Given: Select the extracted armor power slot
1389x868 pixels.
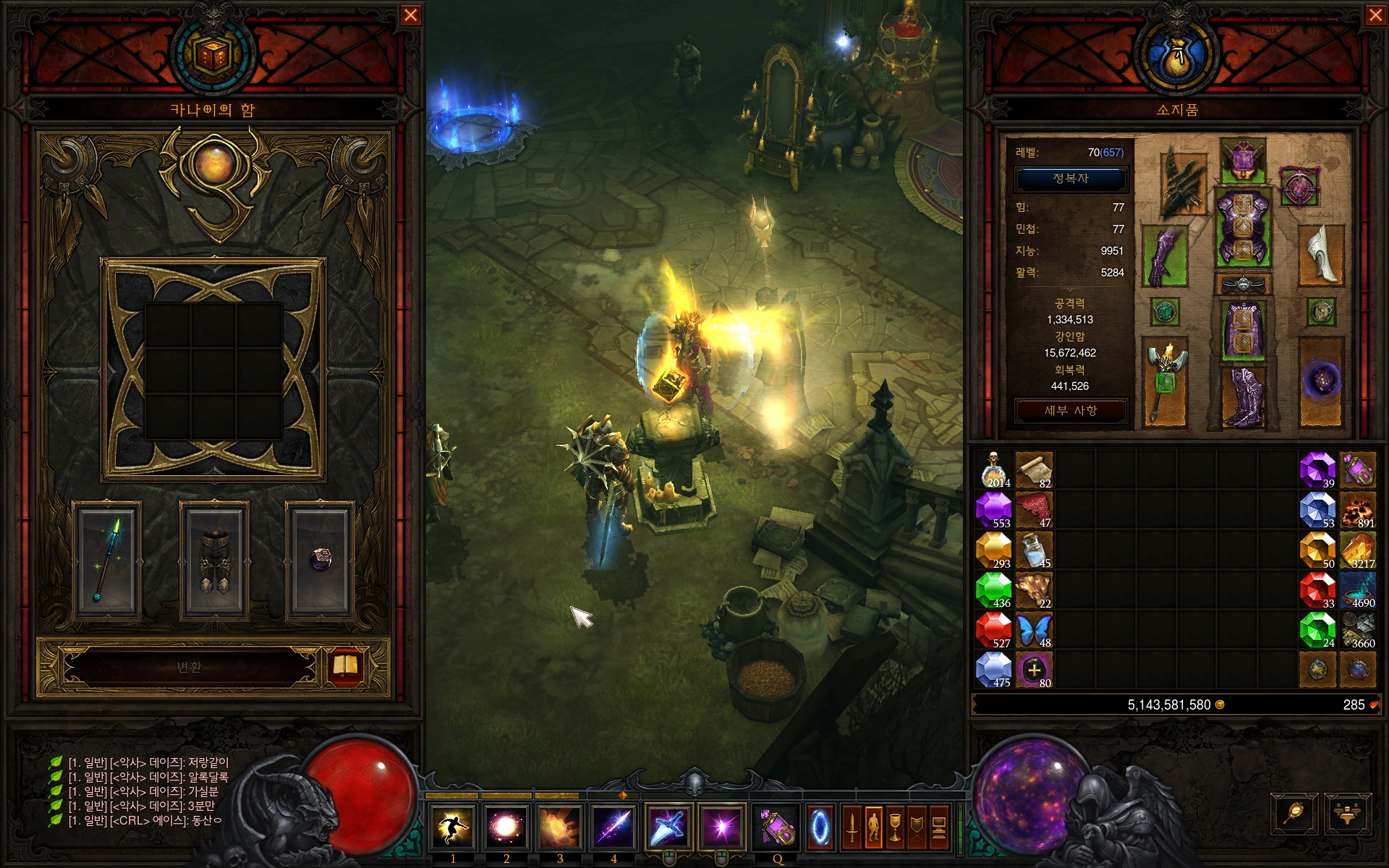Looking at the screenshot, I should click(x=214, y=561).
